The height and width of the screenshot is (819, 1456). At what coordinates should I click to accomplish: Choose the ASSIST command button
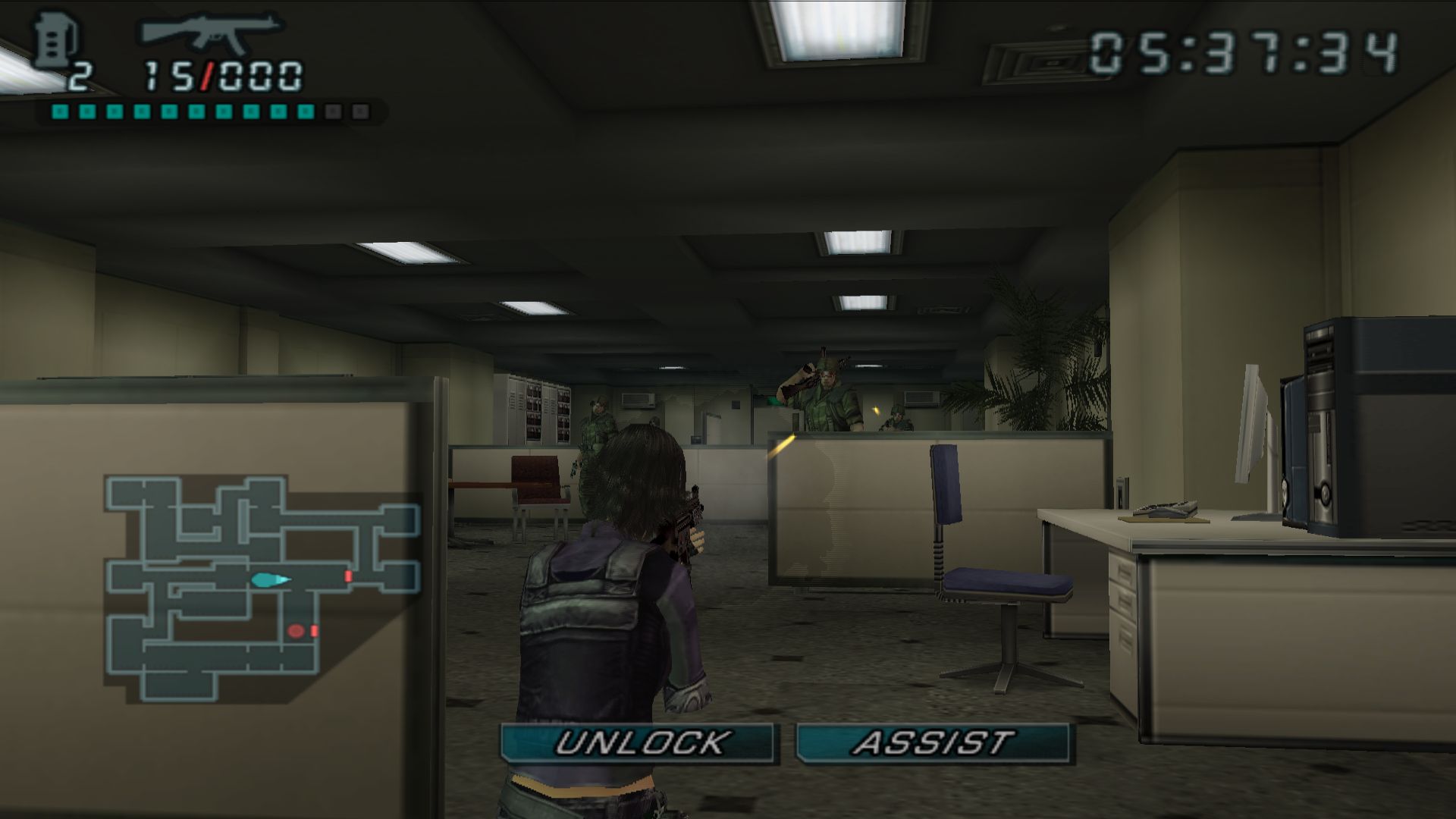tap(933, 743)
